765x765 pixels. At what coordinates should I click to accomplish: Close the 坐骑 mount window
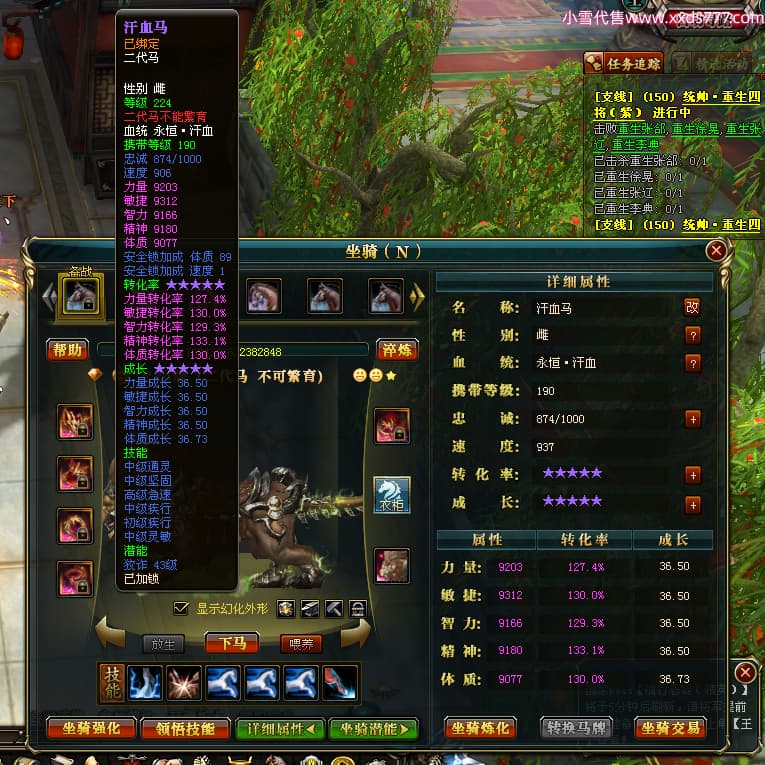716,250
